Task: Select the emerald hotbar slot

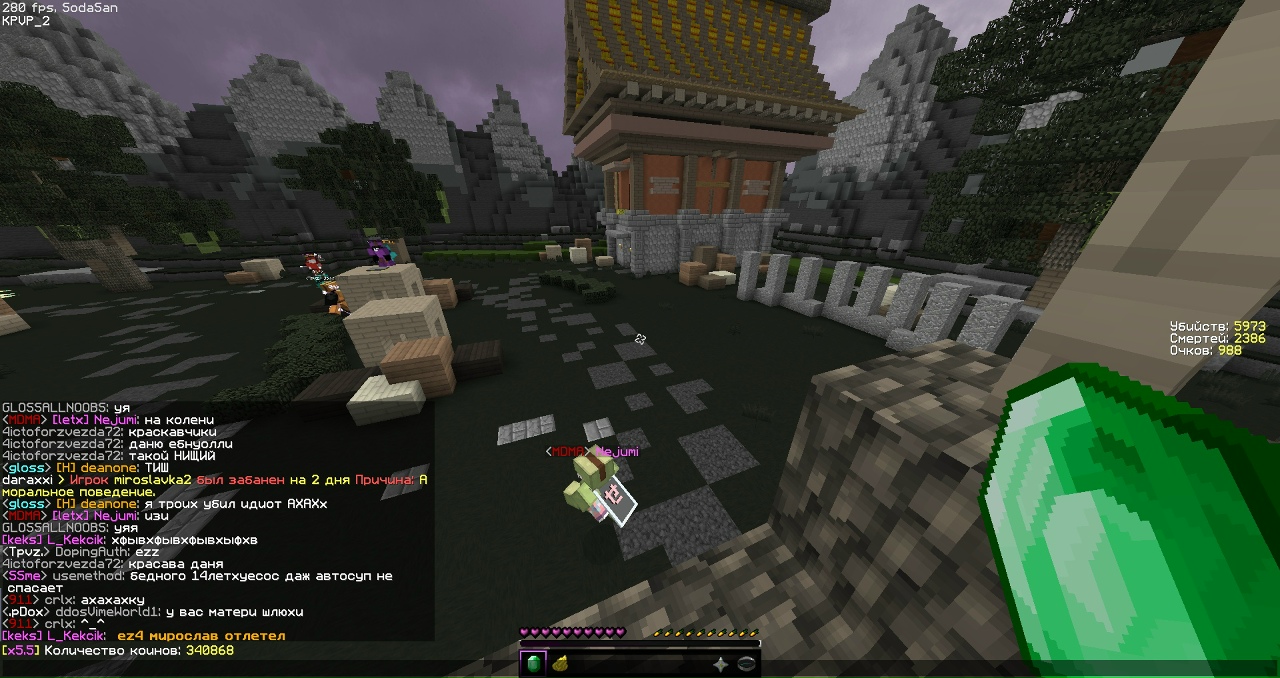Action: pyautogui.click(x=533, y=664)
